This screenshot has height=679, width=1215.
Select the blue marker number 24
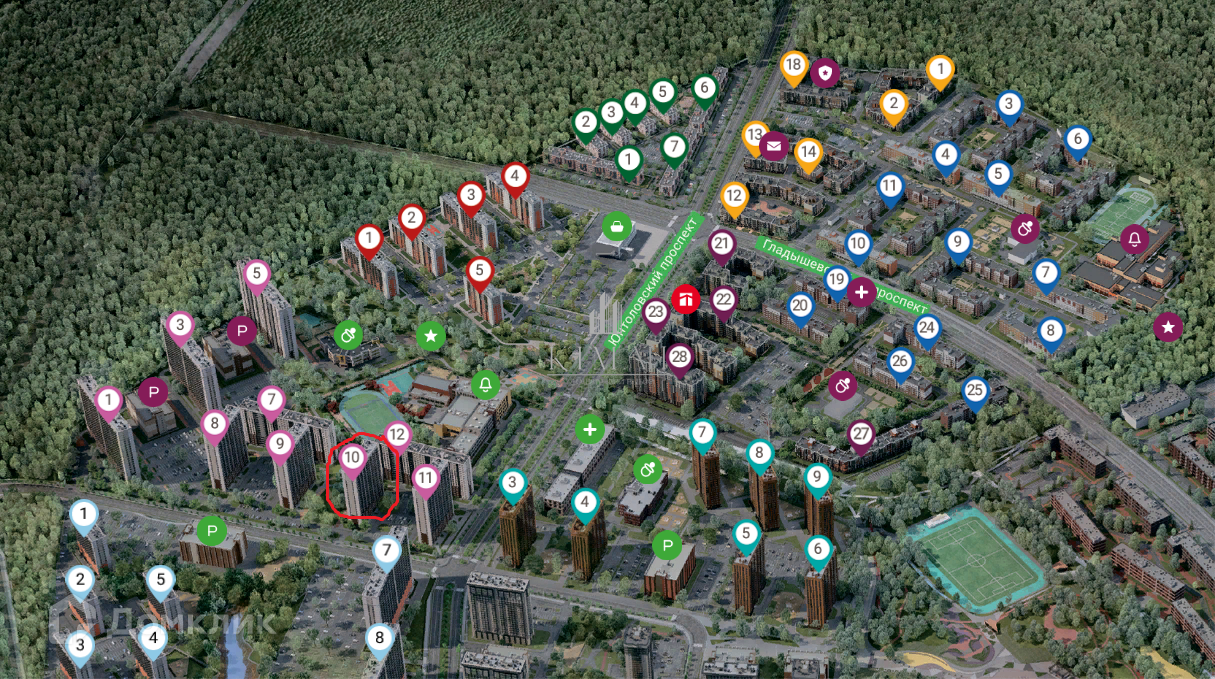click(928, 327)
